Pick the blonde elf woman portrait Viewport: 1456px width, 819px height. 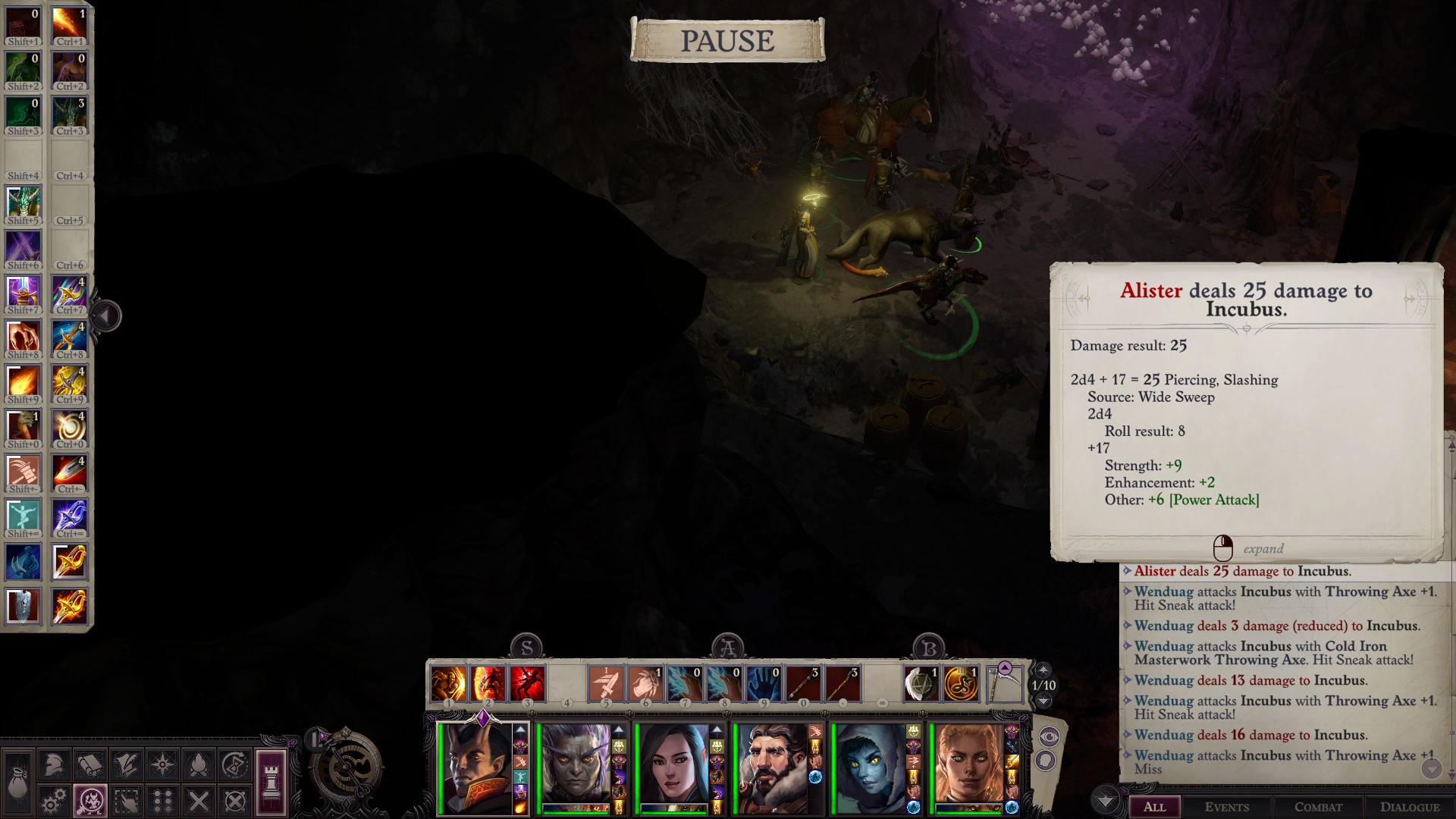968,767
